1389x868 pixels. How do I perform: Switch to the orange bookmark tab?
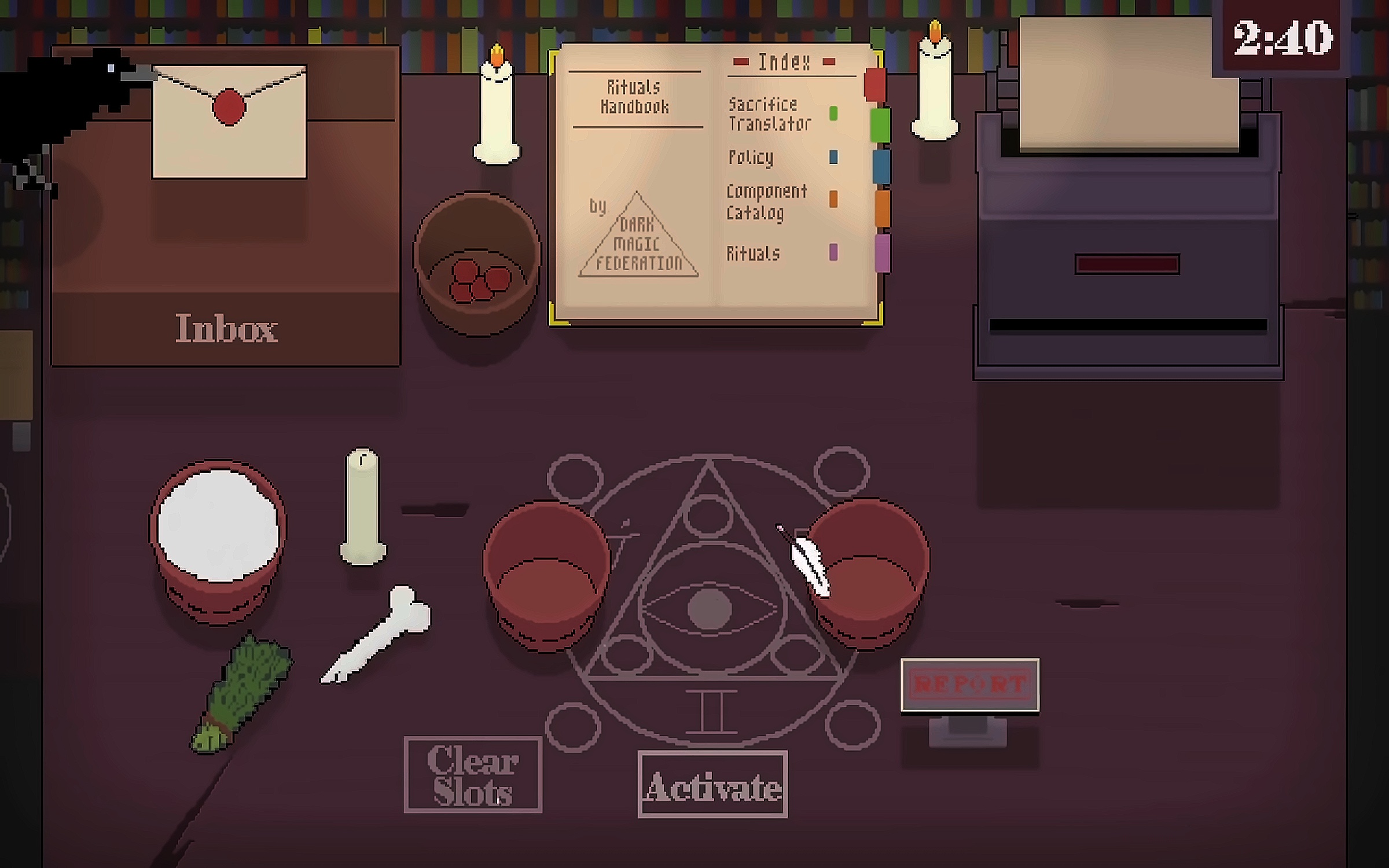(x=882, y=208)
